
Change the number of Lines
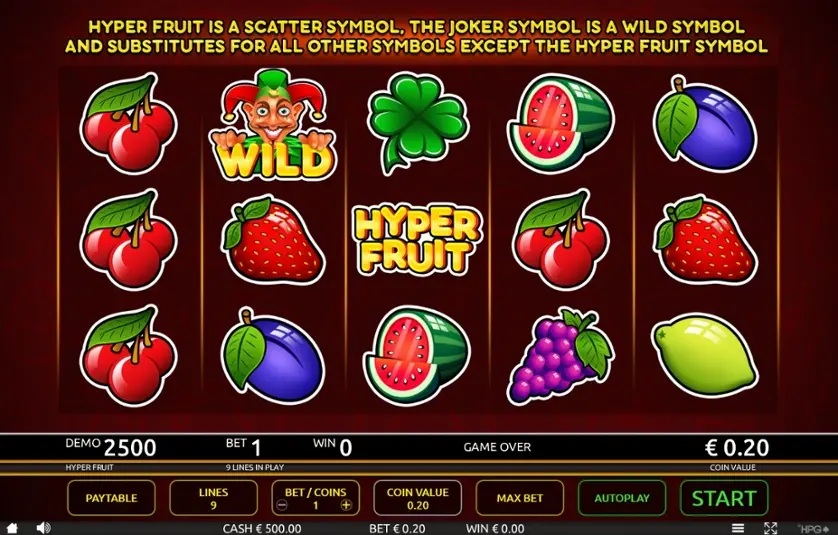coord(213,497)
